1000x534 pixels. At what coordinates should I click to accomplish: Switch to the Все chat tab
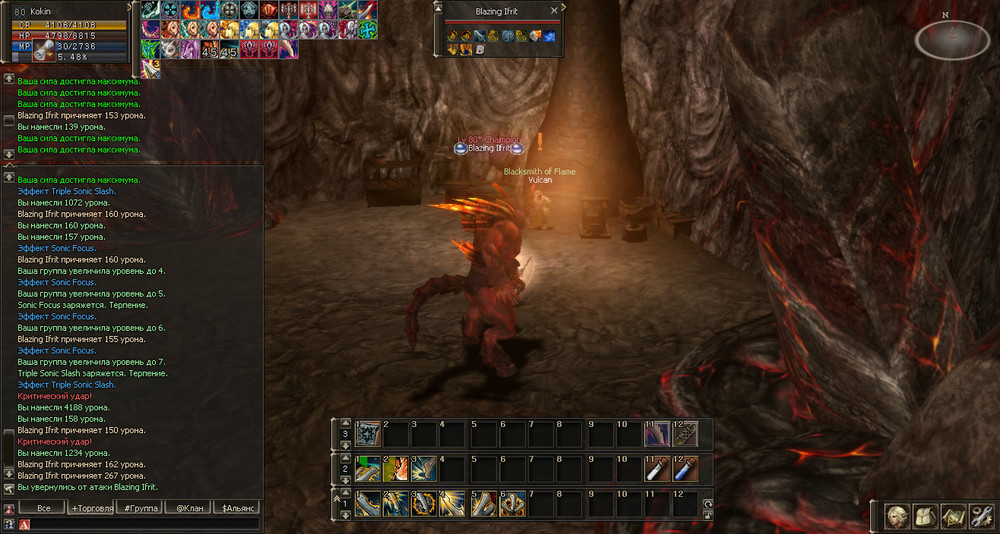tap(43, 508)
